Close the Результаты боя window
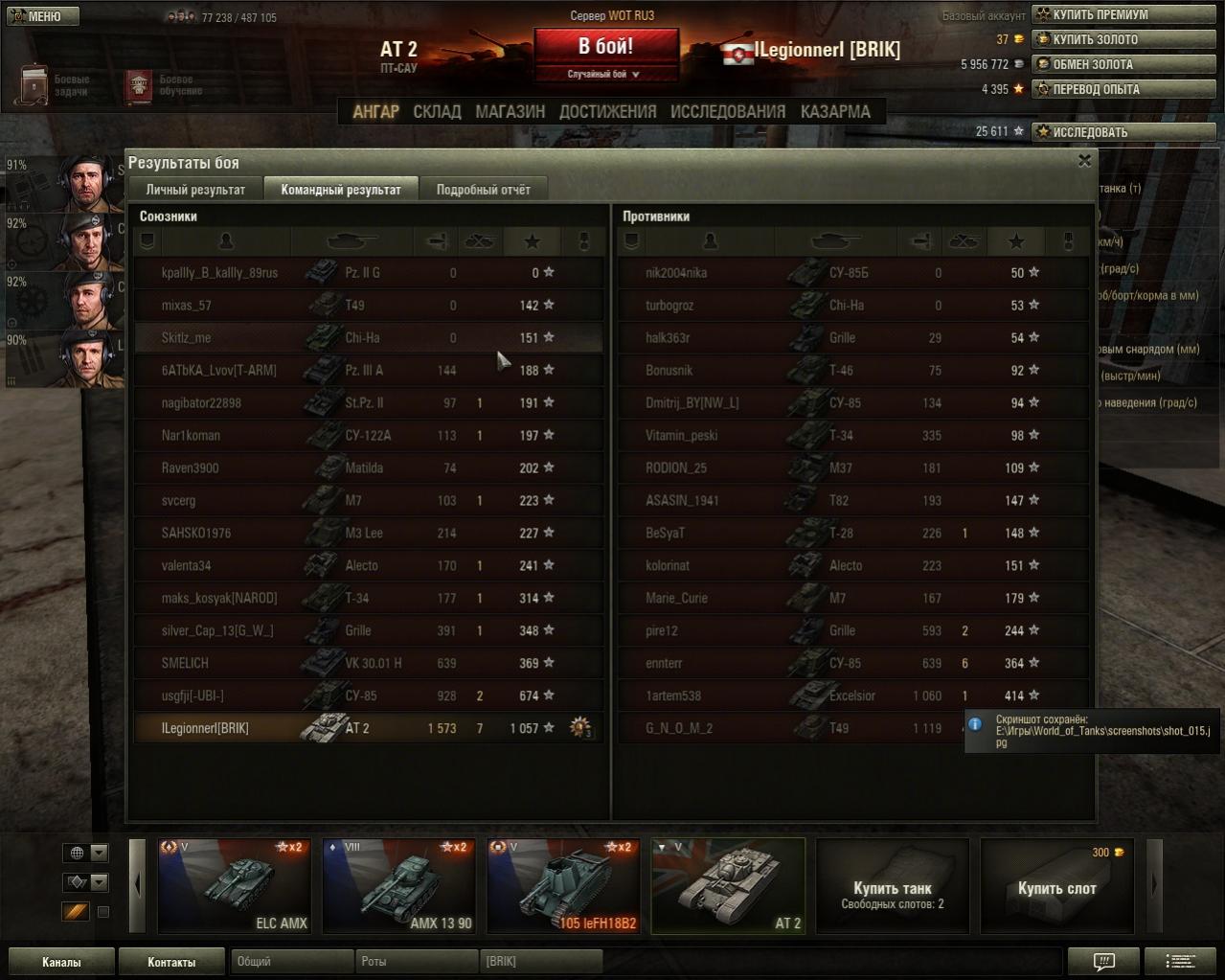The width and height of the screenshot is (1225, 980). (1084, 161)
